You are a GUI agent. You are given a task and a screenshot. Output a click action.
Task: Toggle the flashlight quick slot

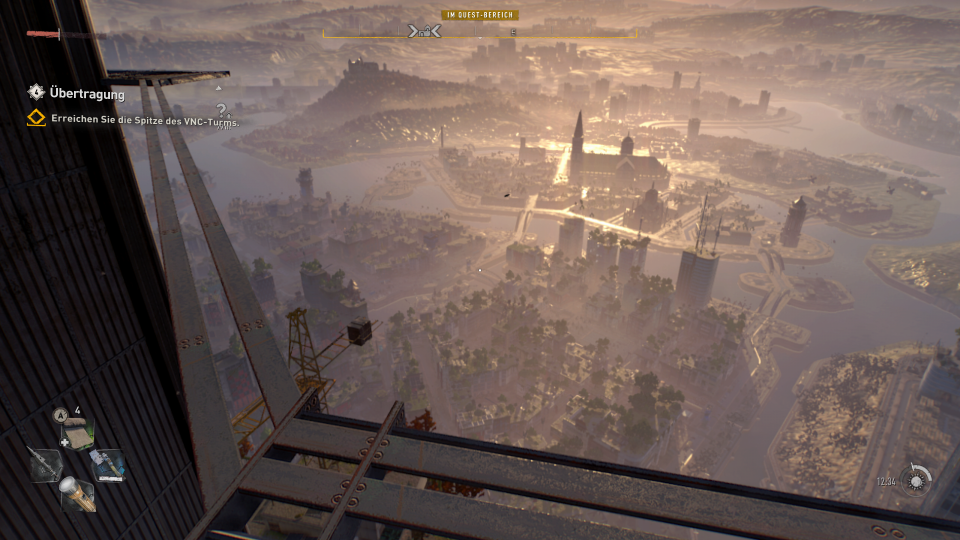coord(78,494)
